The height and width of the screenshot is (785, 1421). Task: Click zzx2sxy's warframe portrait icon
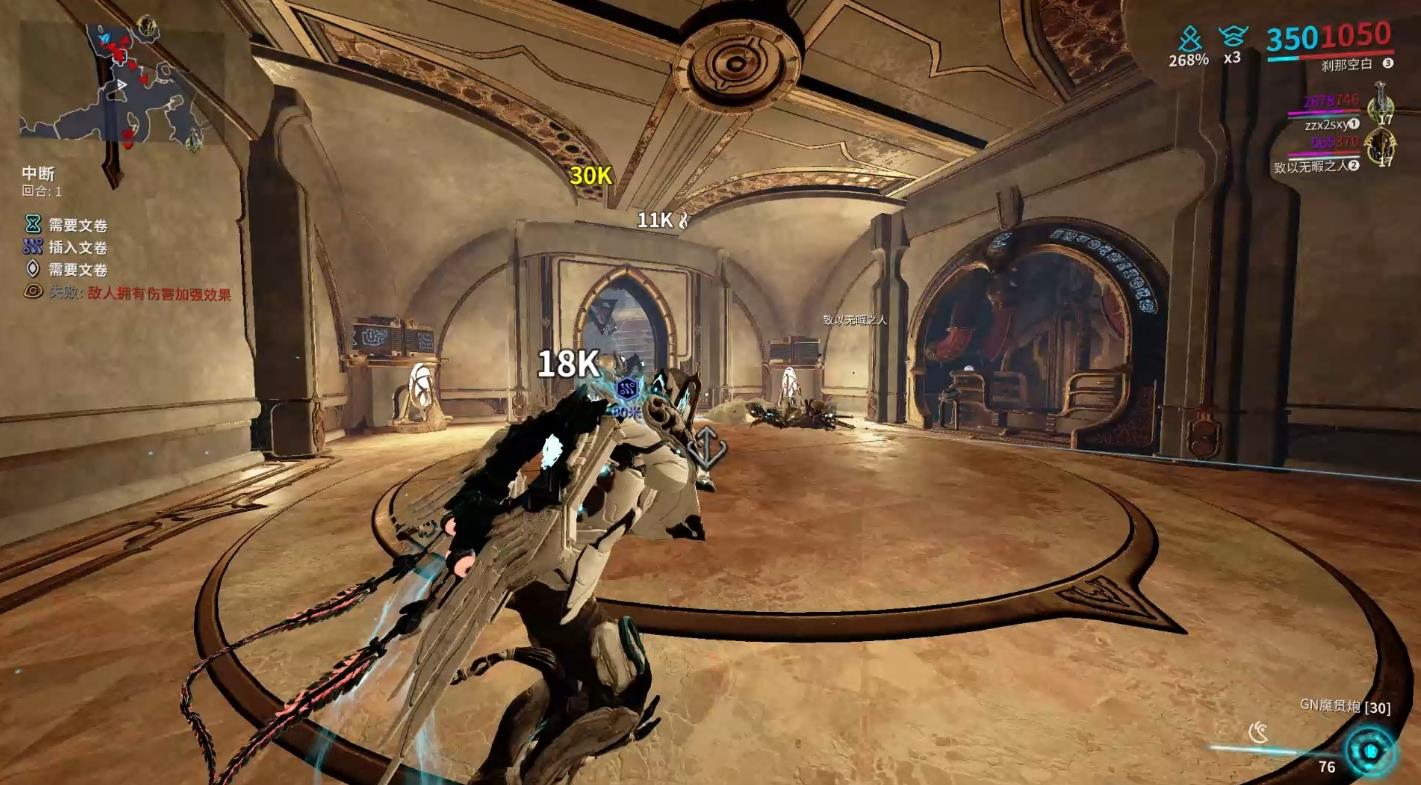[1382, 101]
